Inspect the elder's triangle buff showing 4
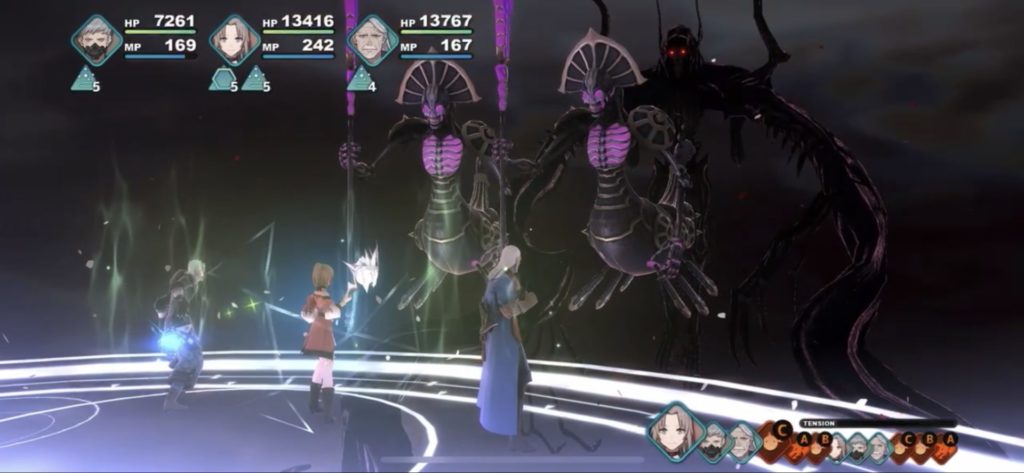Screen dimensions: 1024x473 coord(359,78)
